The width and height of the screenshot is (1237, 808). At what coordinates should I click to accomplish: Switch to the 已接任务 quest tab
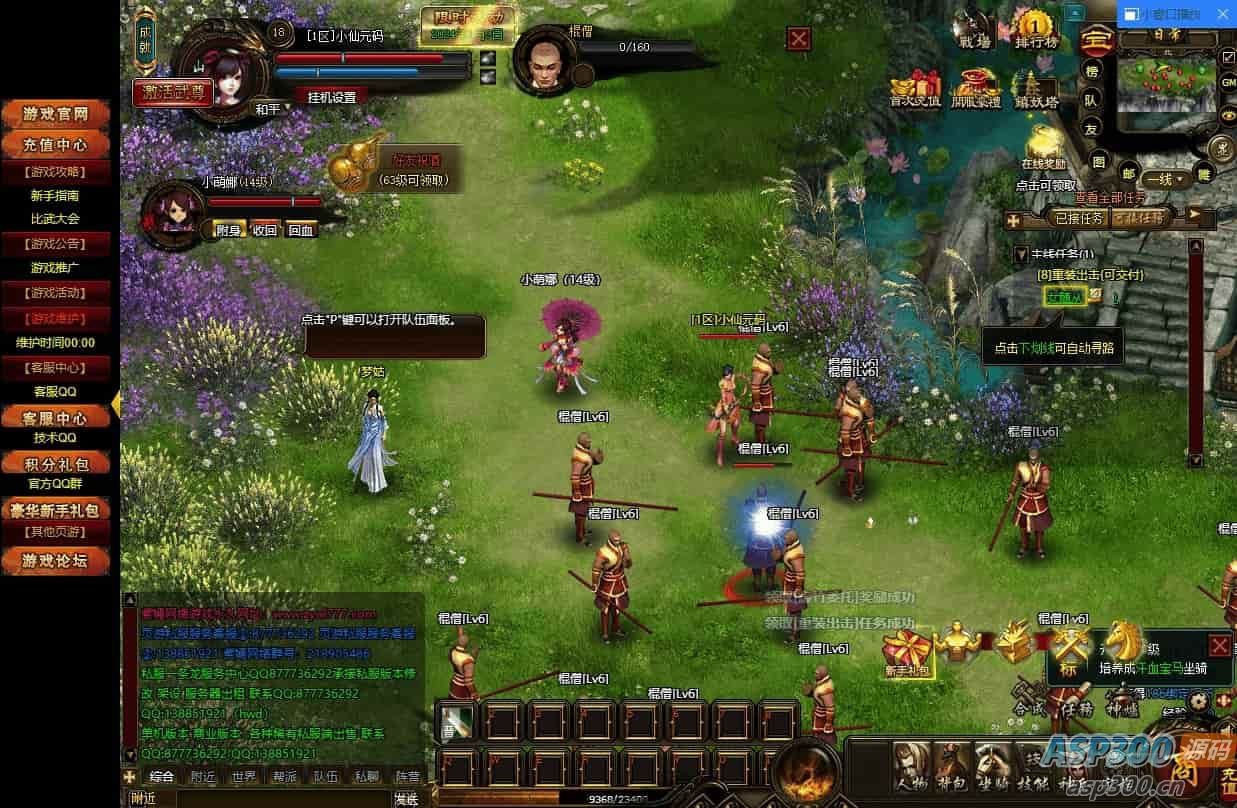[1079, 217]
